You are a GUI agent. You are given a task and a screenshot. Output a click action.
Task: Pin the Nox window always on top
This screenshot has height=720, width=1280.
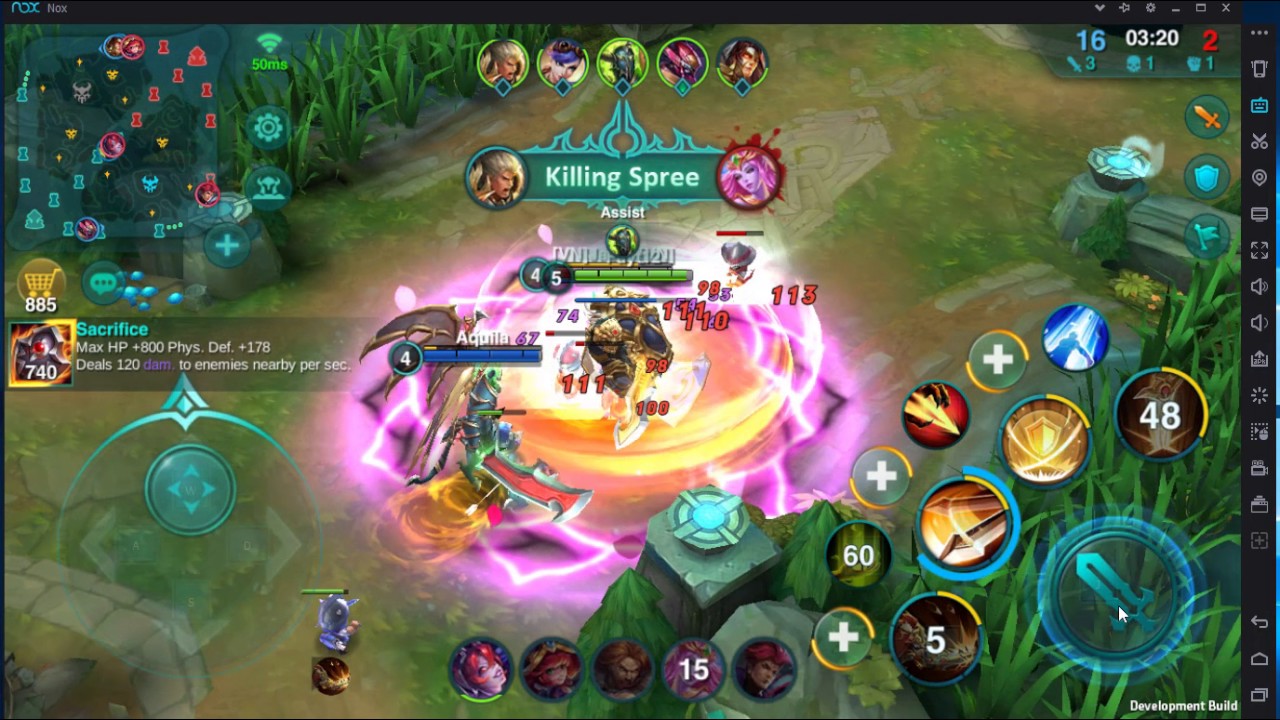[1124, 8]
